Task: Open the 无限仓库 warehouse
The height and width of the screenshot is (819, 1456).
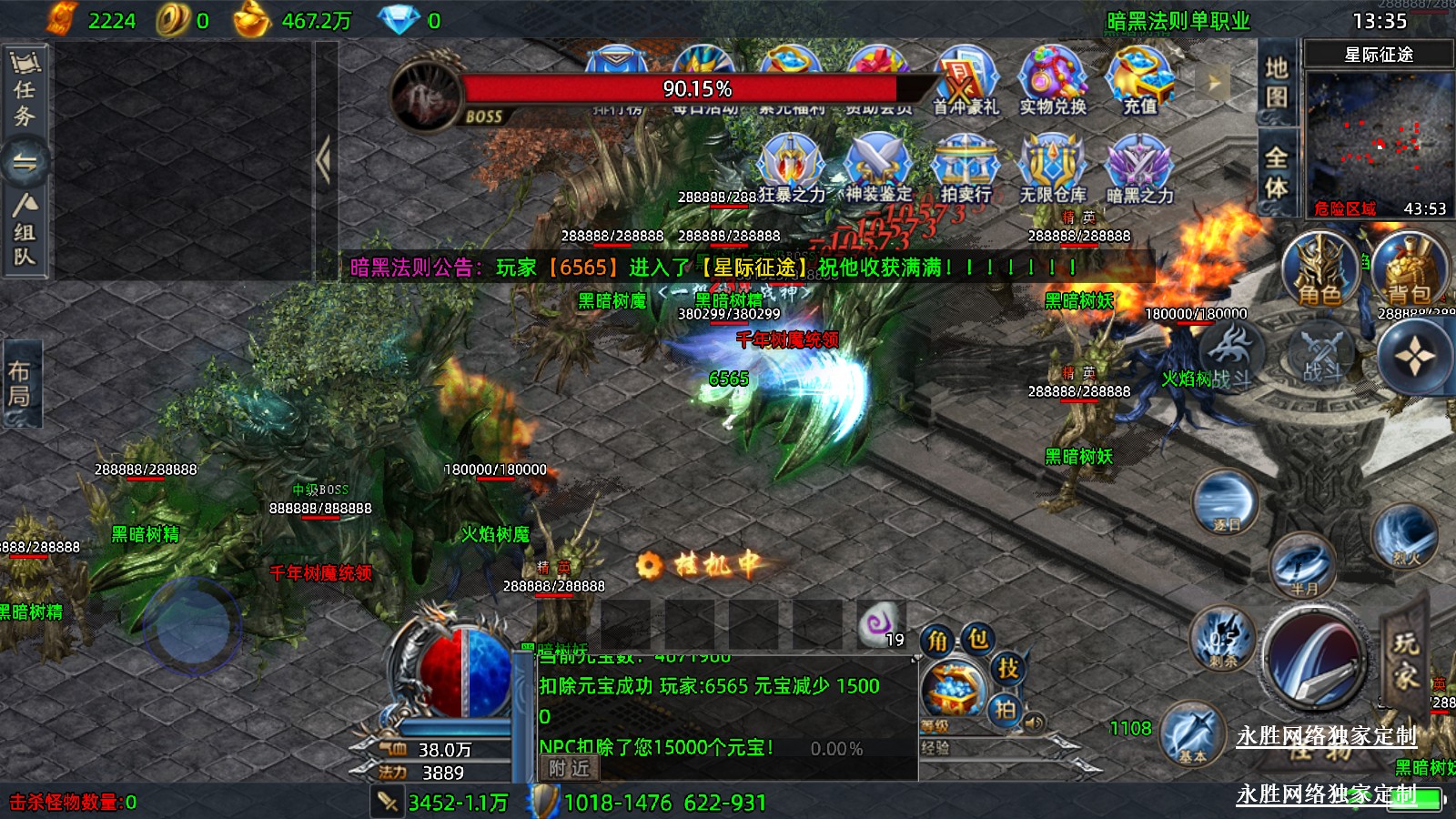Action: click(1052, 167)
